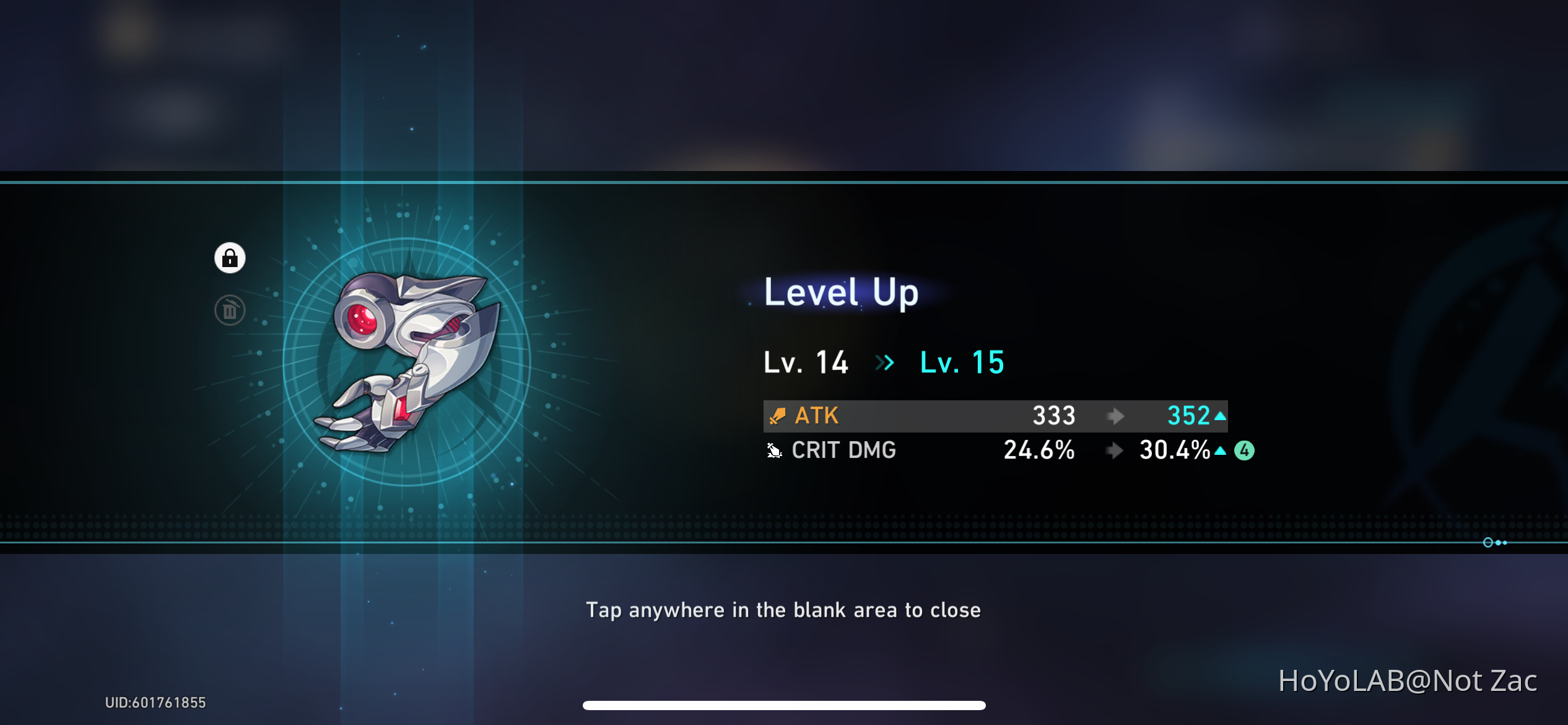The width and height of the screenshot is (1568, 725).
Task: Click the Level Up heading
Action: tap(840, 292)
